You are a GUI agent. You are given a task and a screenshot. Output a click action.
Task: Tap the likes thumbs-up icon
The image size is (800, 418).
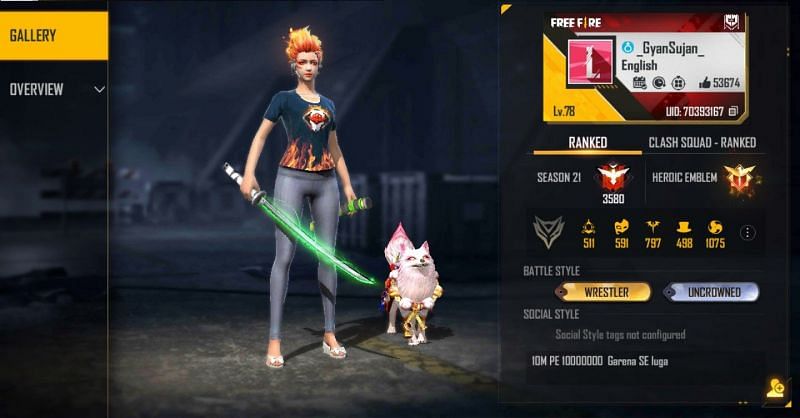694,83
